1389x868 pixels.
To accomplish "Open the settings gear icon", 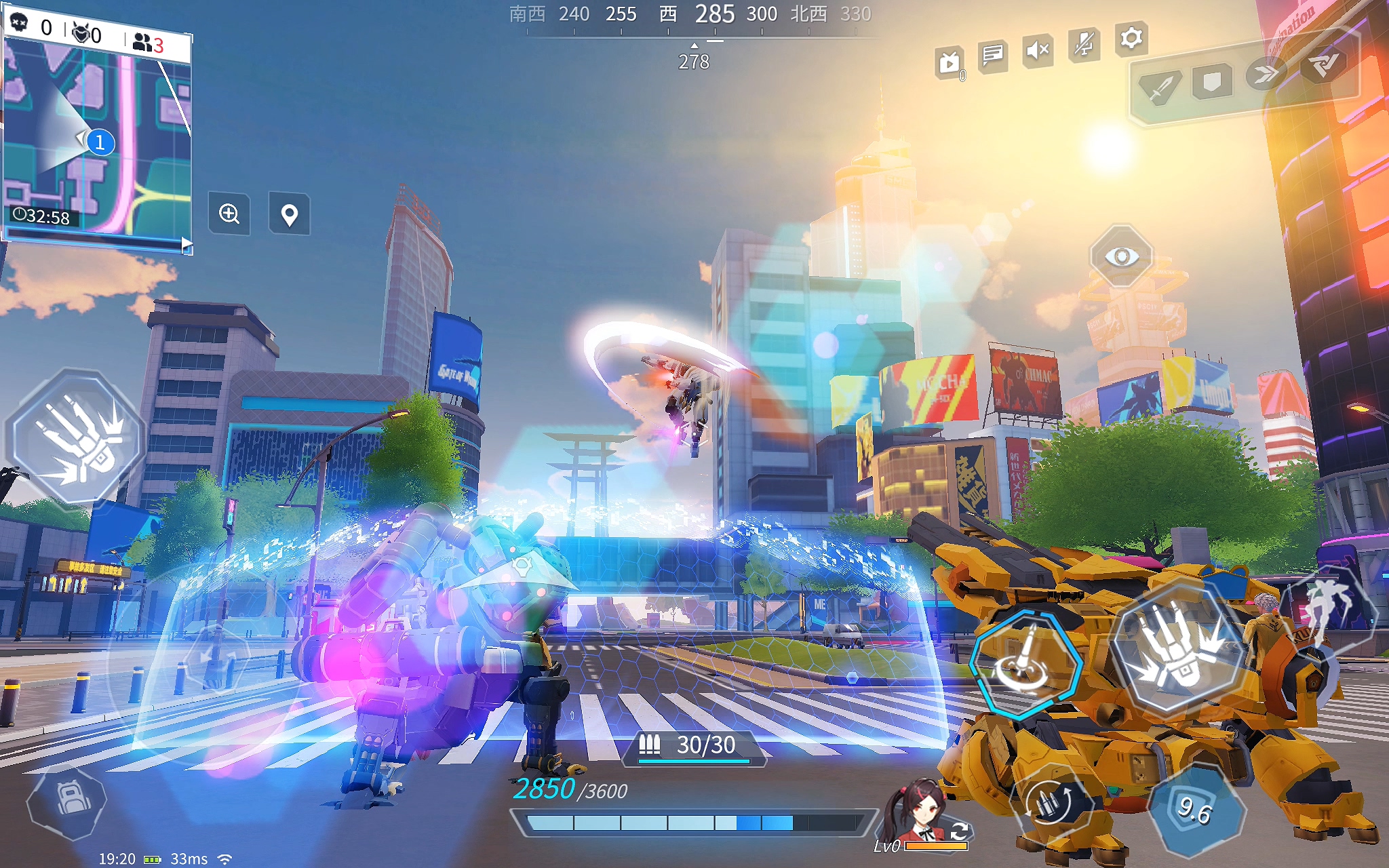I will coord(1131,39).
